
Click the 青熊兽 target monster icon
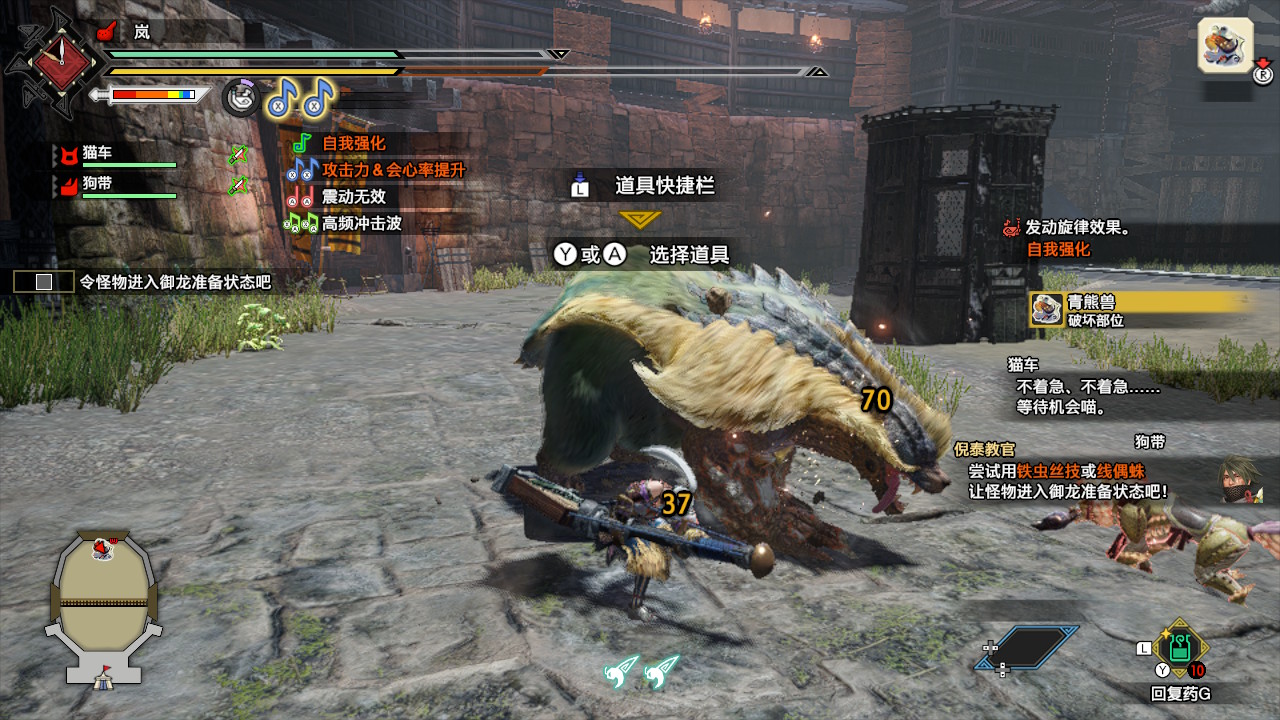1047,309
